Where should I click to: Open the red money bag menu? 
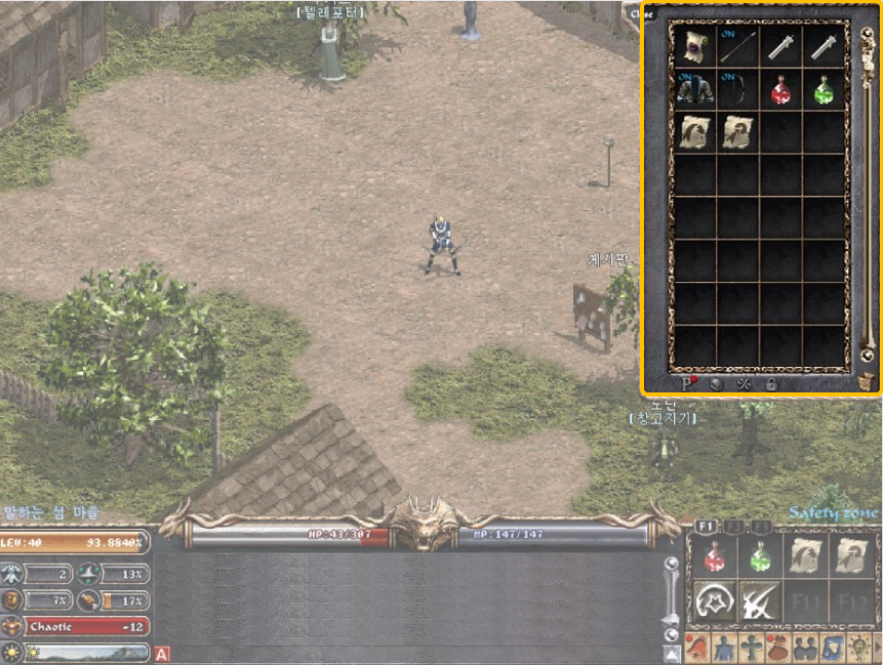click(x=777, y=647)
